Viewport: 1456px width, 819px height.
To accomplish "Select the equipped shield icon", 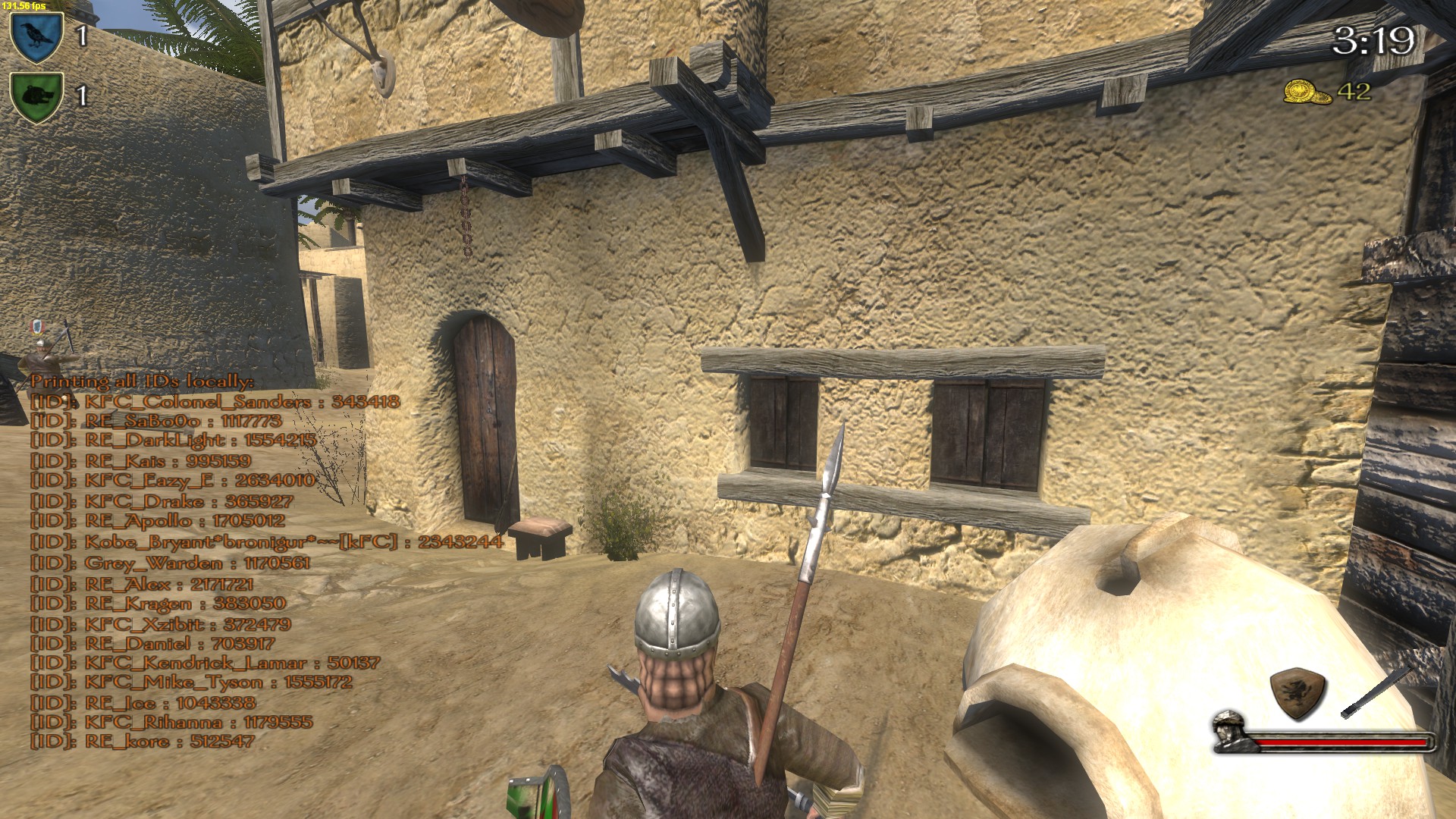I will coord(1298,693).
